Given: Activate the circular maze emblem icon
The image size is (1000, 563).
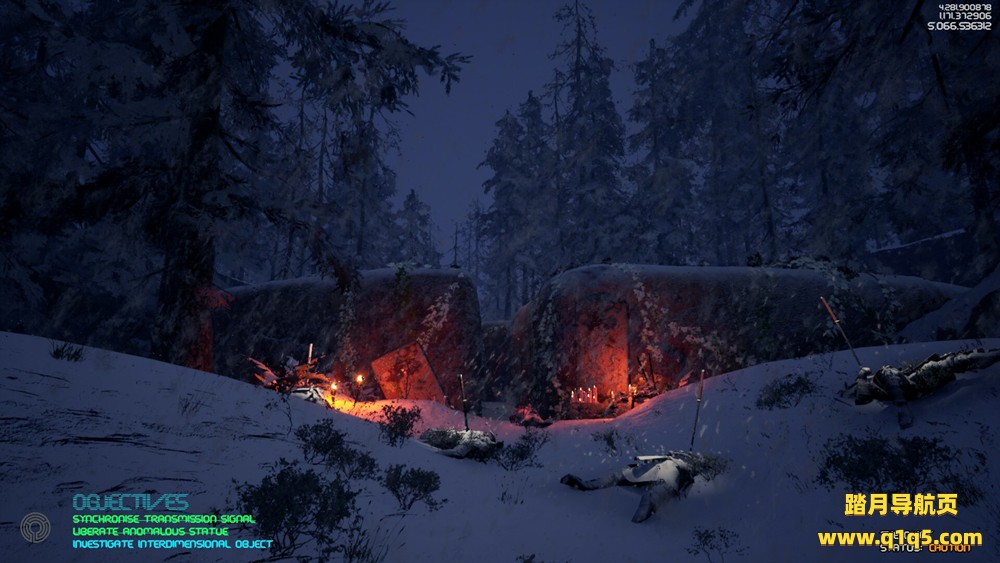Looking at the screenshot, I should coord(34,527).
